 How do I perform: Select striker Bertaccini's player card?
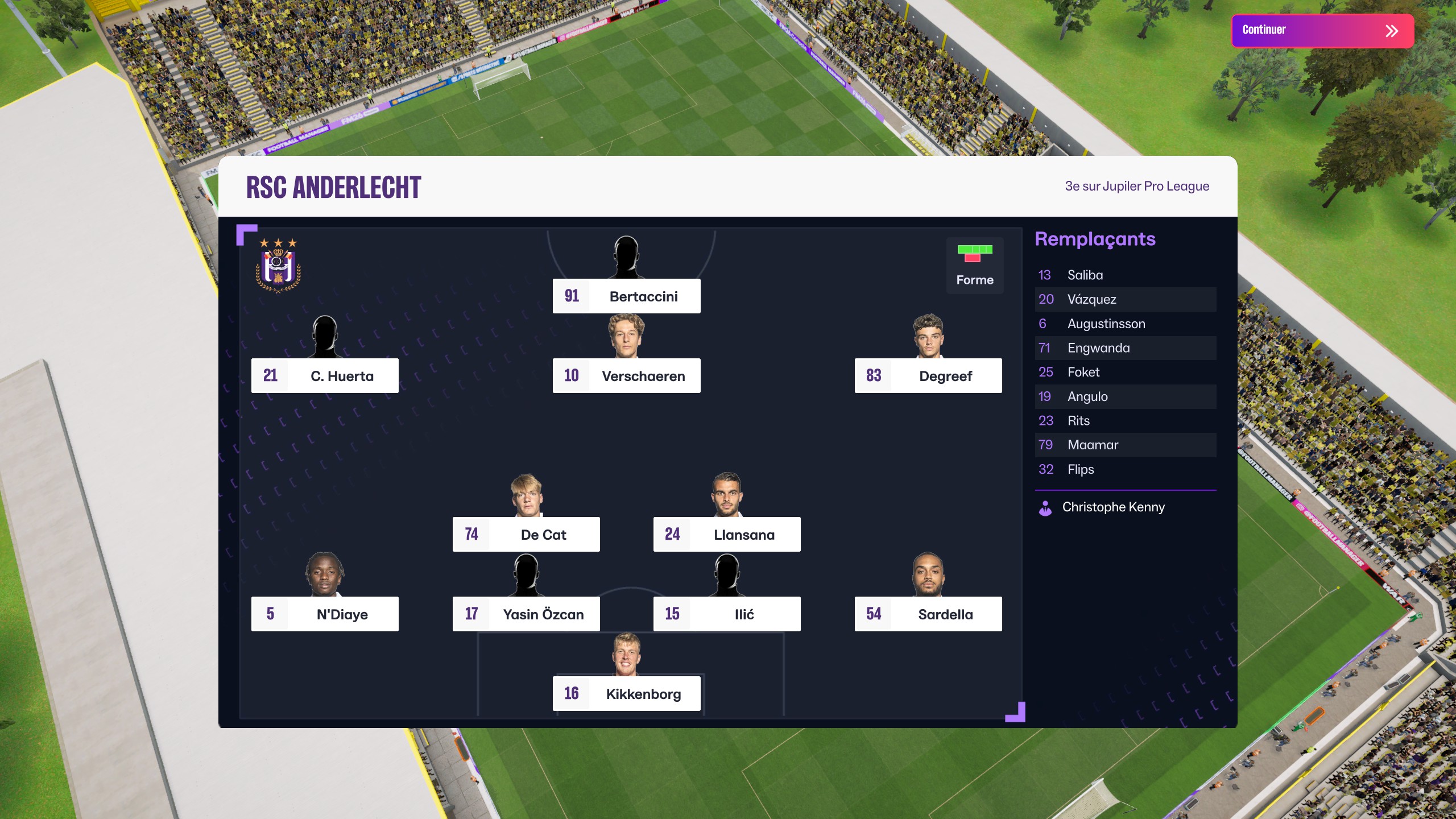coord(626,296)
